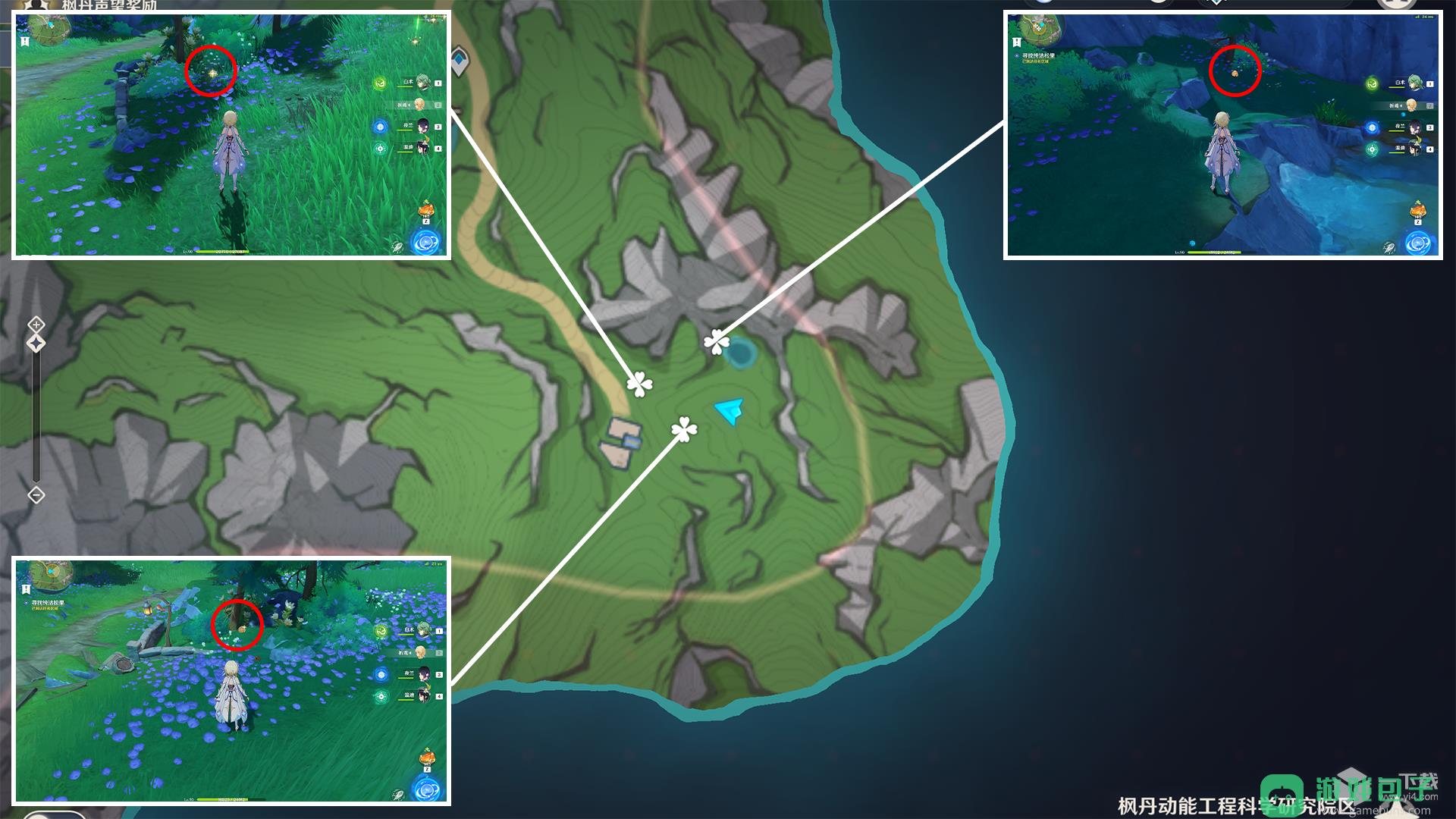Select the clover marker beside the blue pond
The height and width of the screenshot is (819, 1456).
pos(716,343)
